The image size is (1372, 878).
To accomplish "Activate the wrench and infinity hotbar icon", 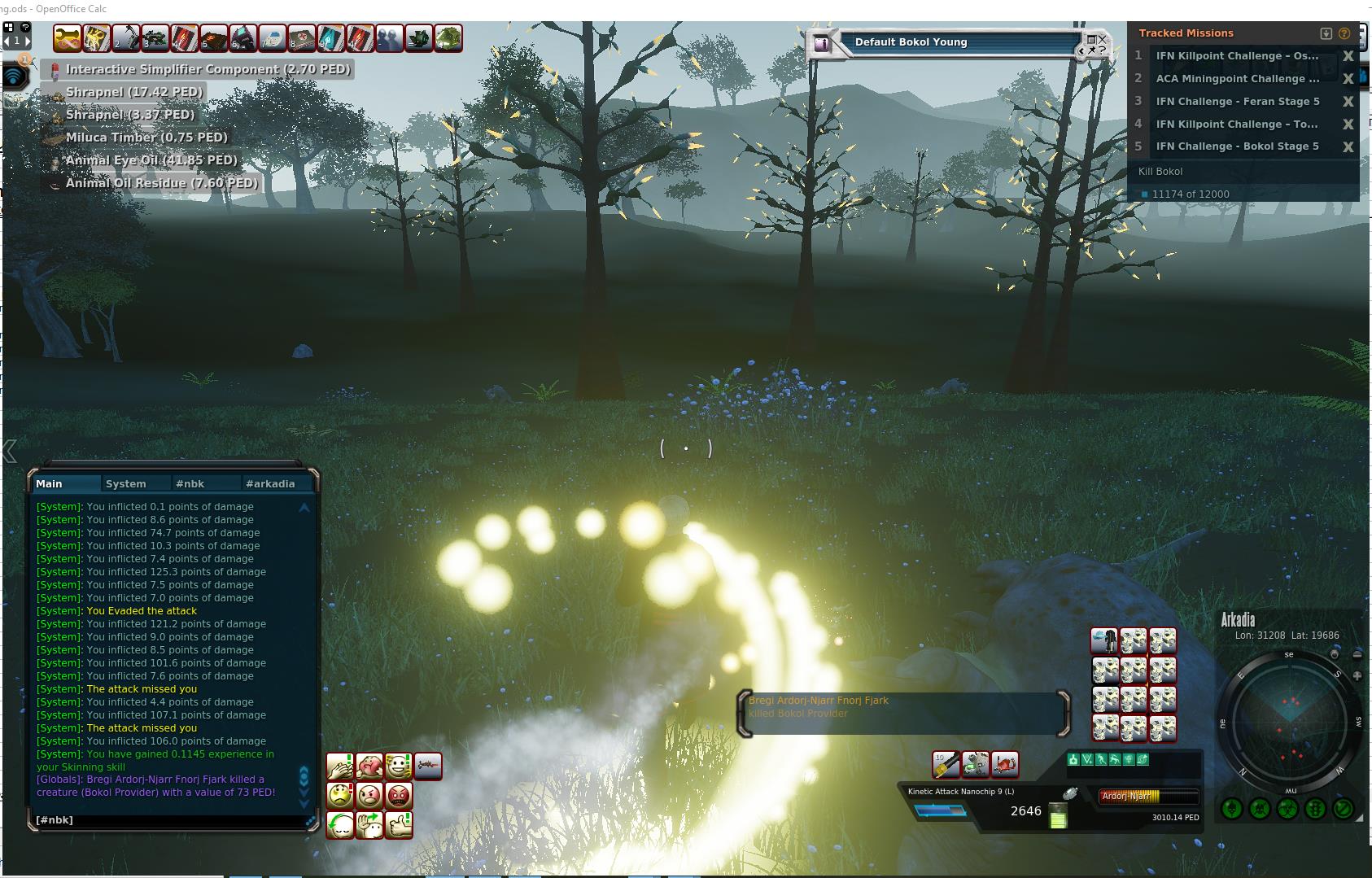I will click(68, 38).
